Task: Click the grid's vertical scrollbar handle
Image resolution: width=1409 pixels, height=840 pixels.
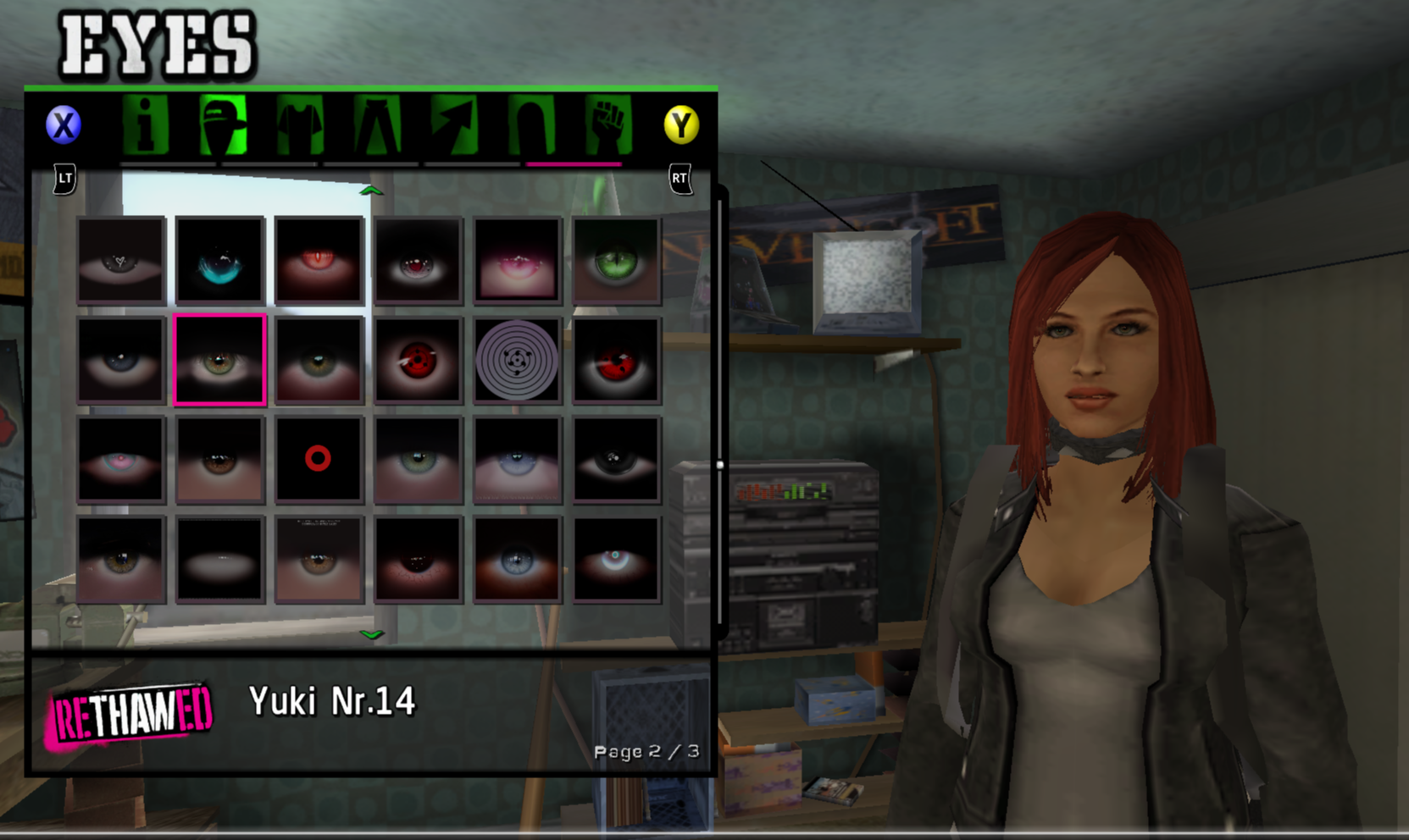Action: pyautogui.click(x=720, y=465)
